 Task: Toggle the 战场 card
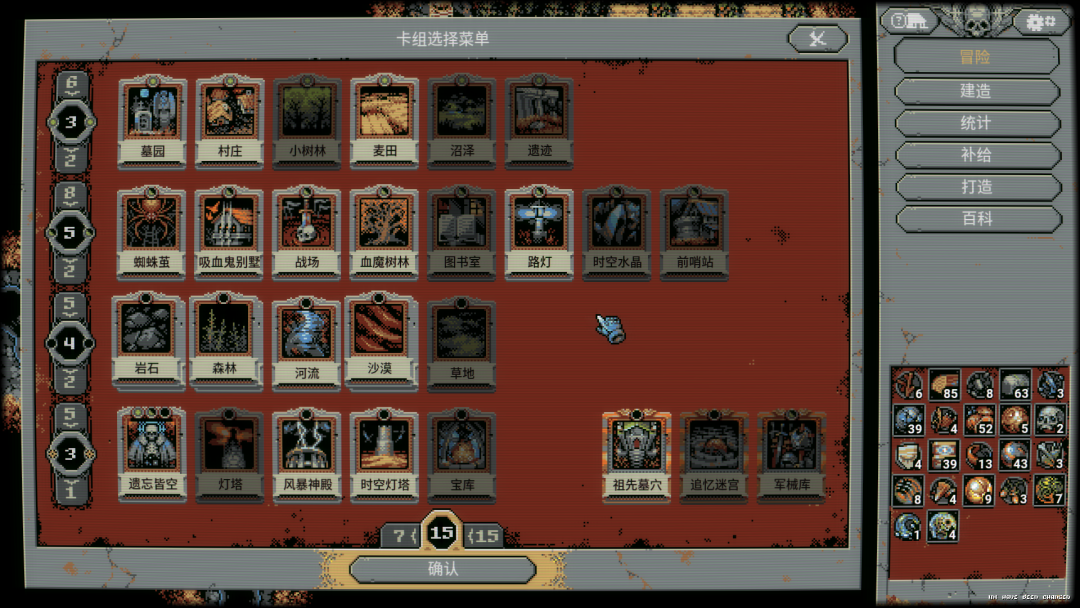point(307,231)
